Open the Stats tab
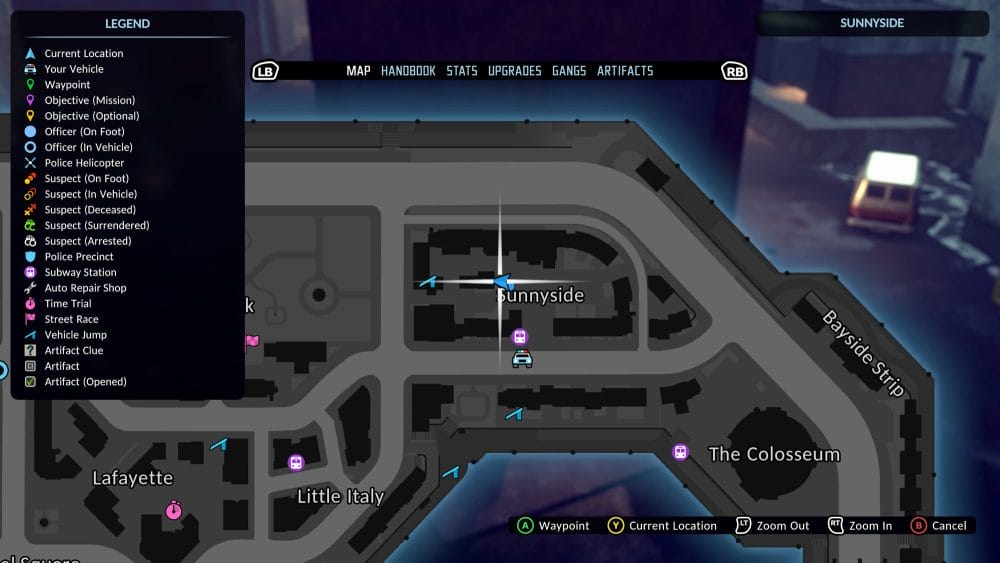Image resolution: width=1000 pixels, height=563 pixels. point(462,71)
